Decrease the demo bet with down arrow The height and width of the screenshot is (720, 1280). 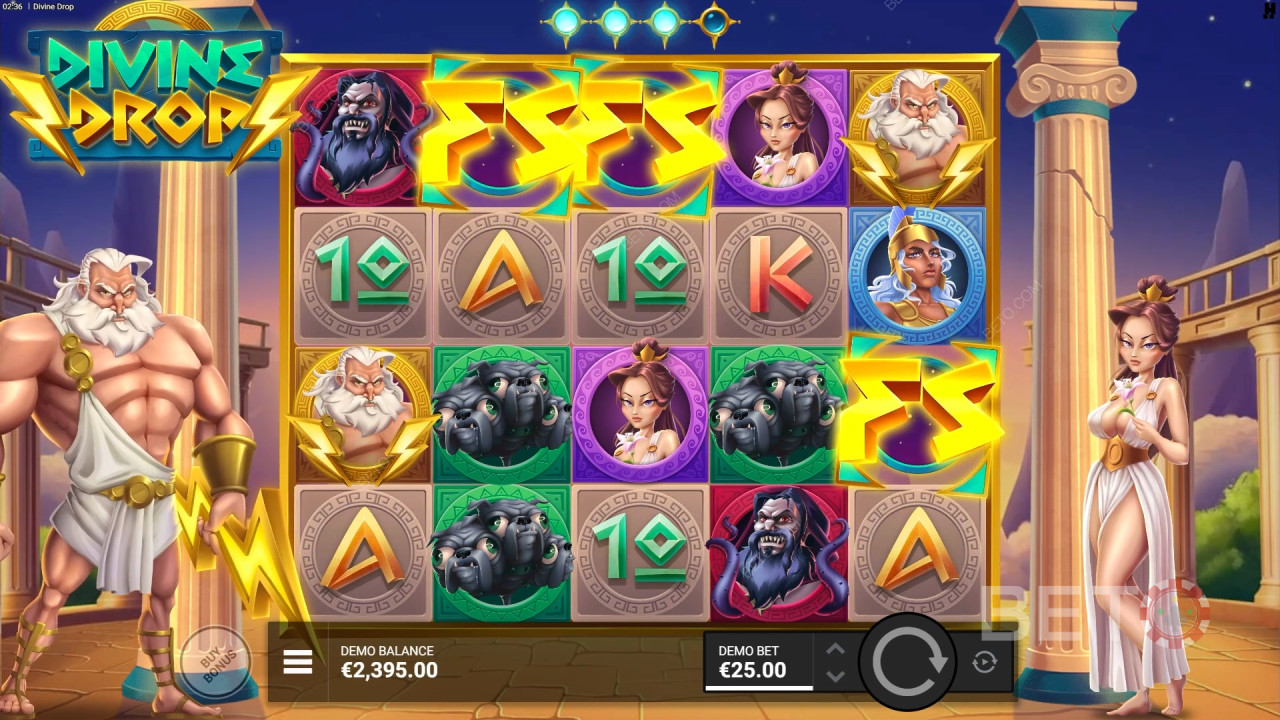tap(836, 675)
